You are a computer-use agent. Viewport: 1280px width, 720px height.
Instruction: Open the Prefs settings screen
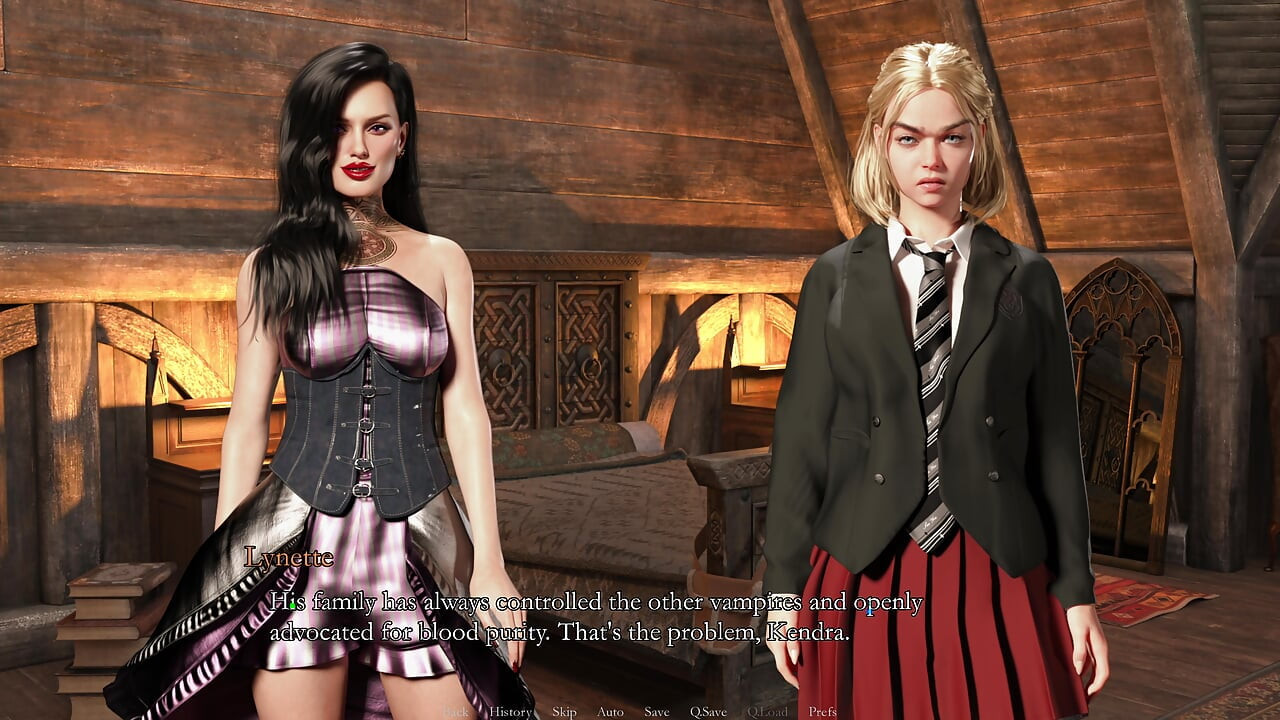coord(820,712)
